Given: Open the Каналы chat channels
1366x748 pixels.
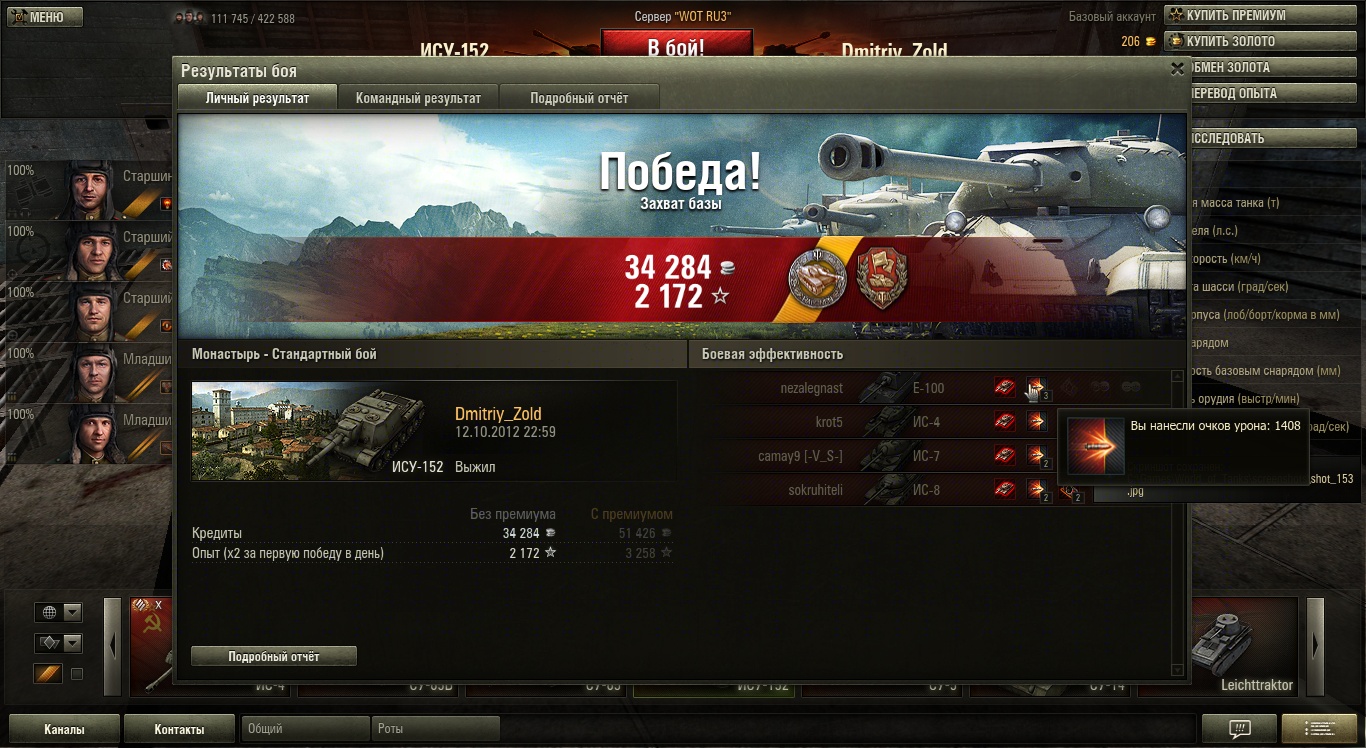Looking at the screenshot, I should (64, 729).
